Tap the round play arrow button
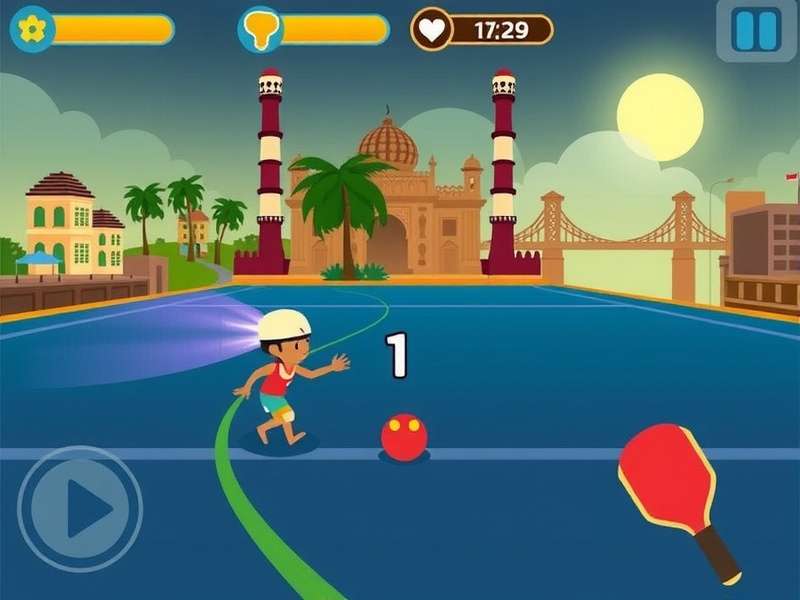Screen dimensions: 800x600 coord(80,509)
